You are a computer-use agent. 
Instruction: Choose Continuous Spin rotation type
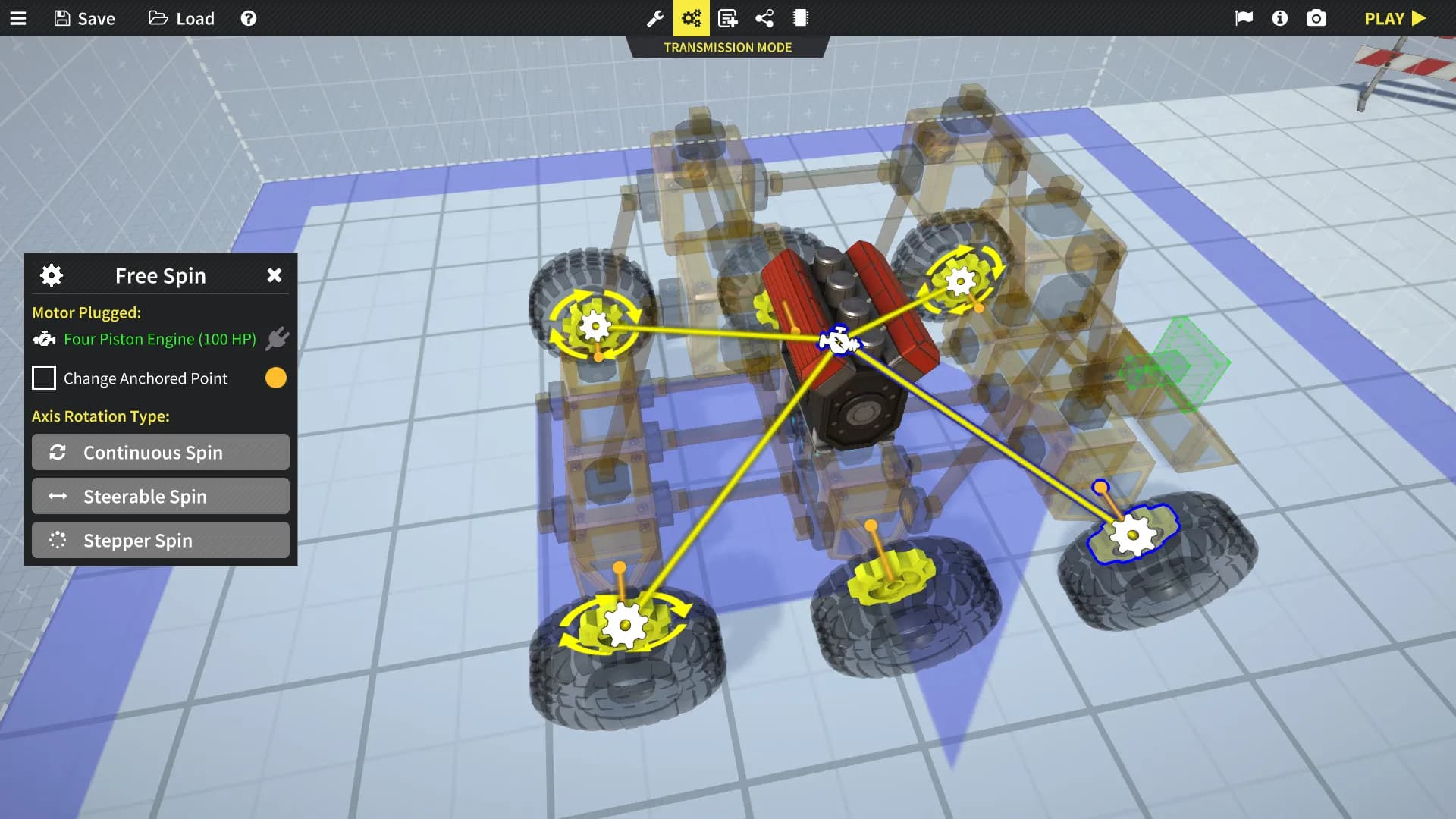pos(161,452)
